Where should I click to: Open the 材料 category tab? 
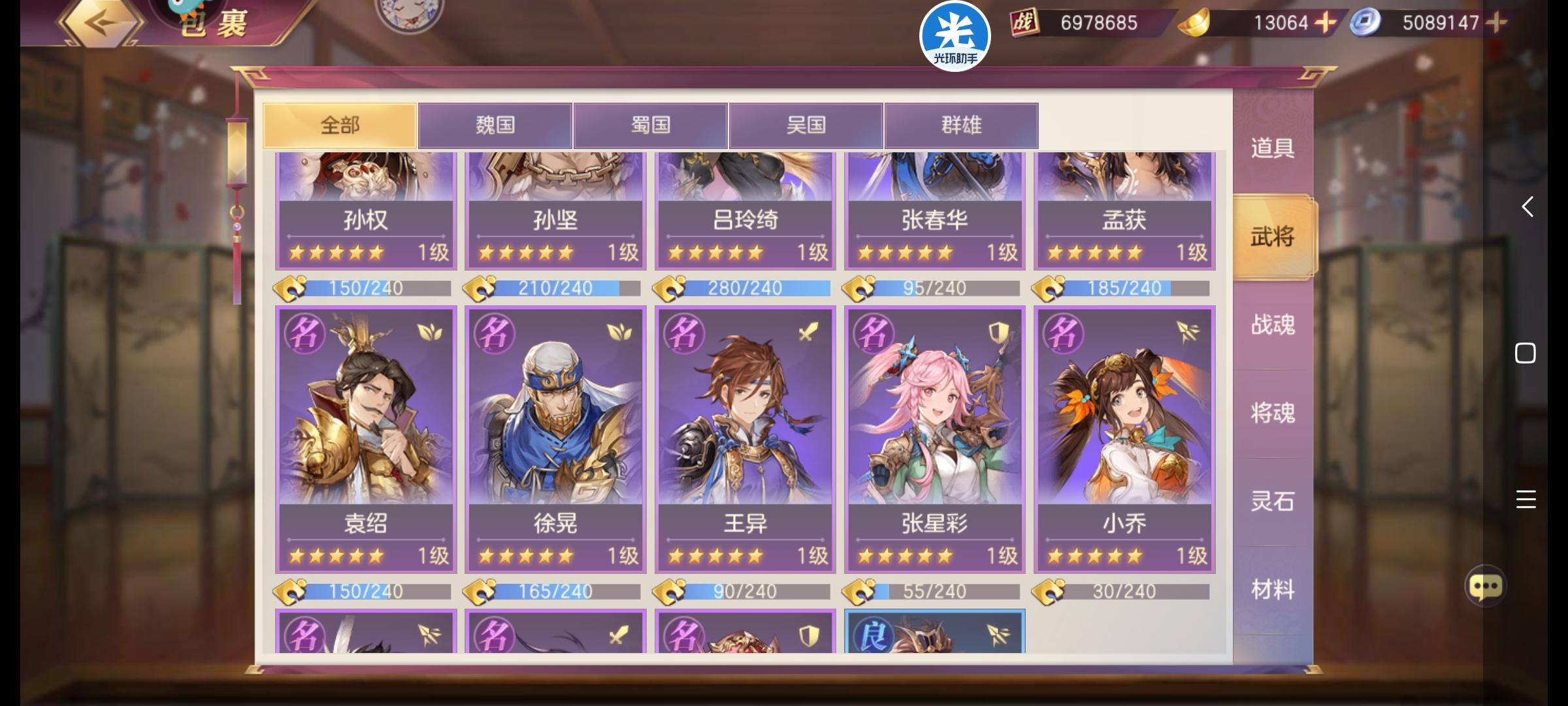[x=1271, y=588]
